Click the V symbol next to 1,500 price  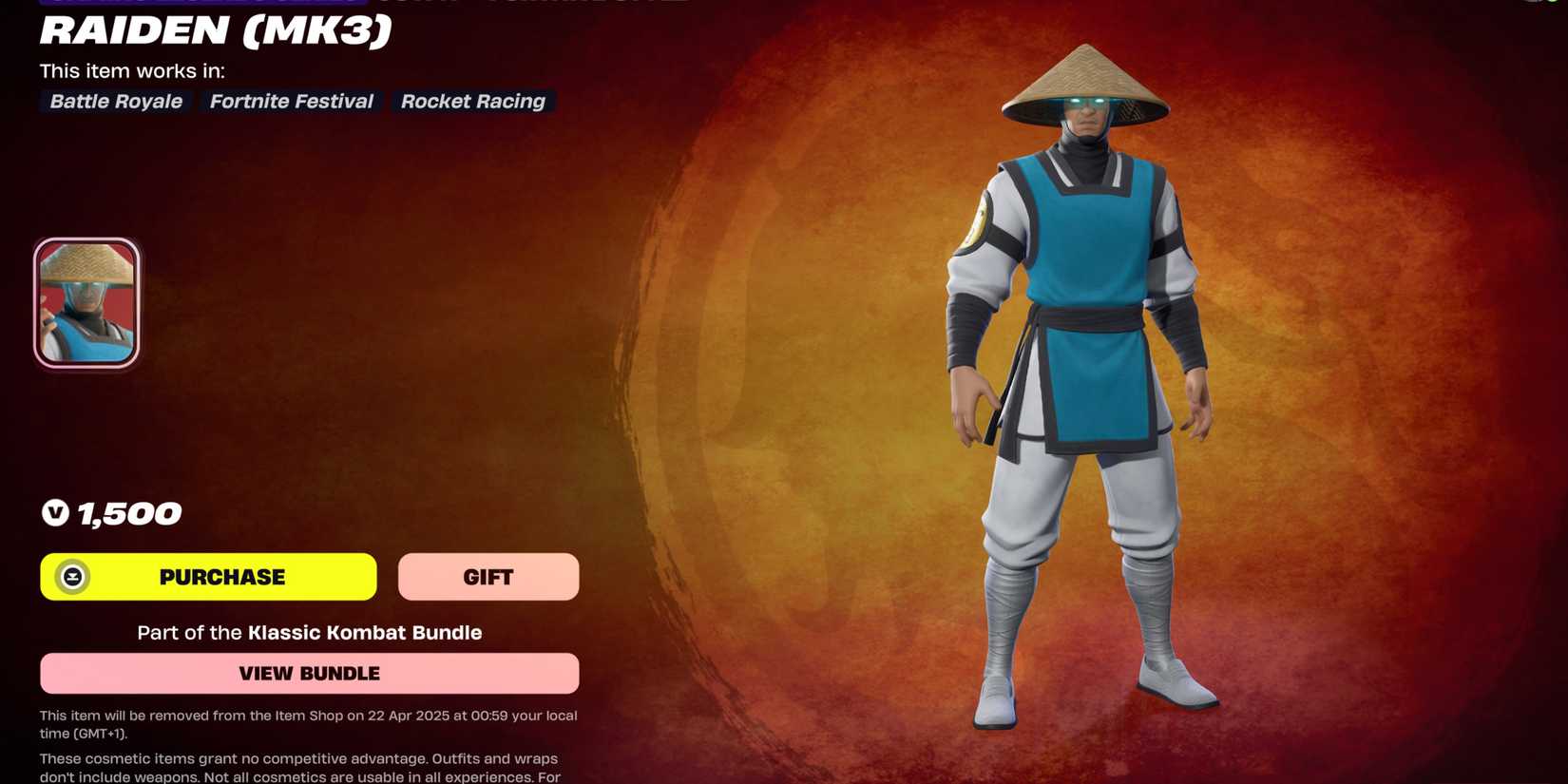pos(56,513)
